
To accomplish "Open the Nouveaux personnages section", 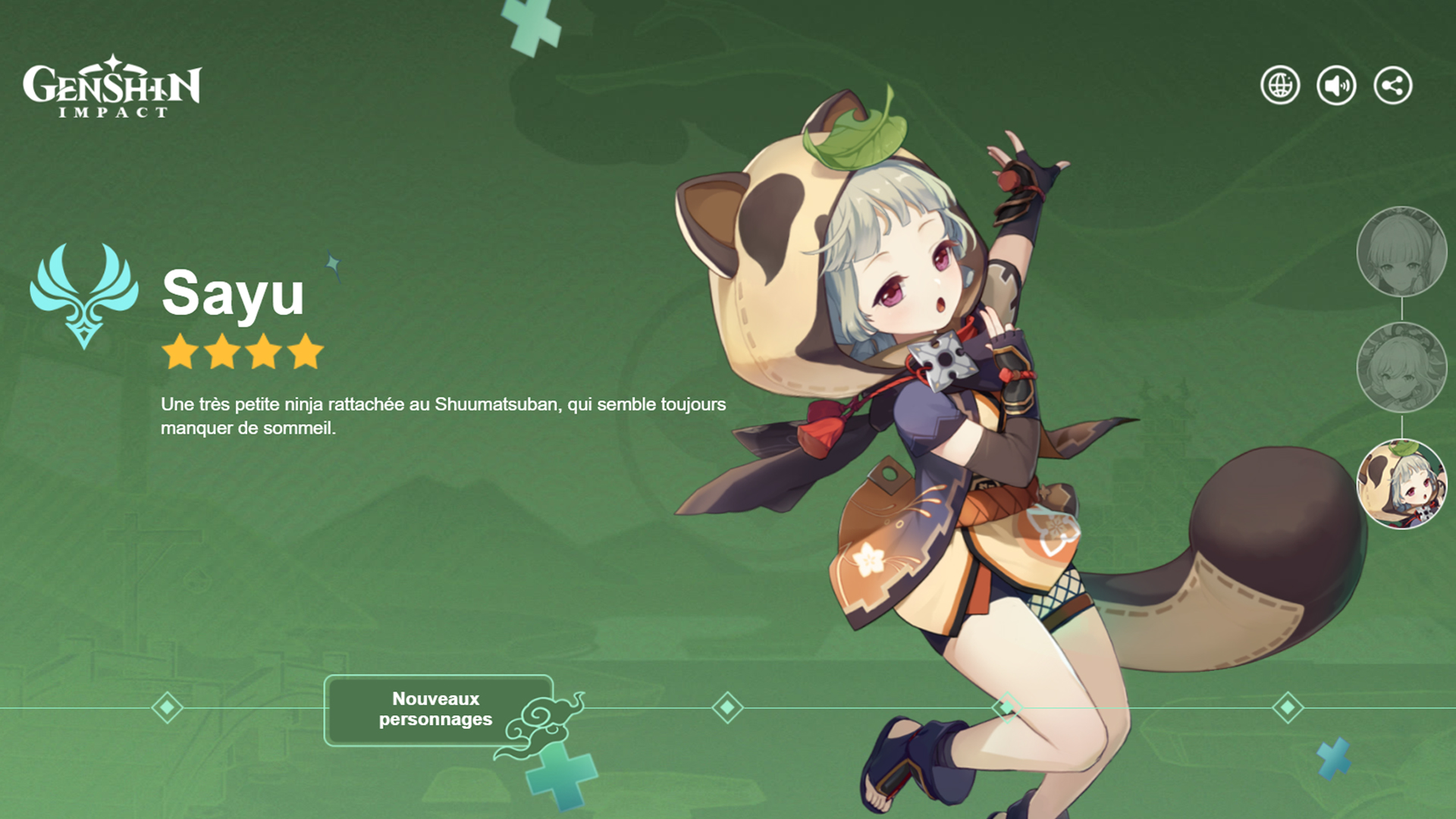I will pos(437,708).
